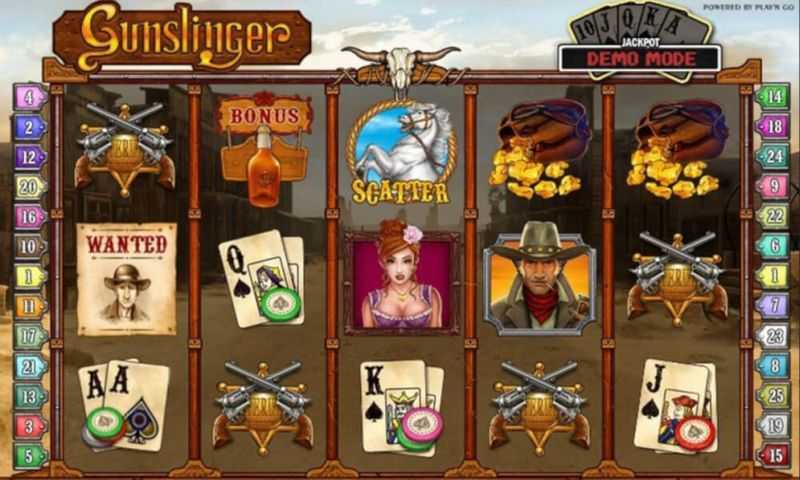Activate the payline 17 tag
This screenshot has height=480, width=800.
point(30,336)
